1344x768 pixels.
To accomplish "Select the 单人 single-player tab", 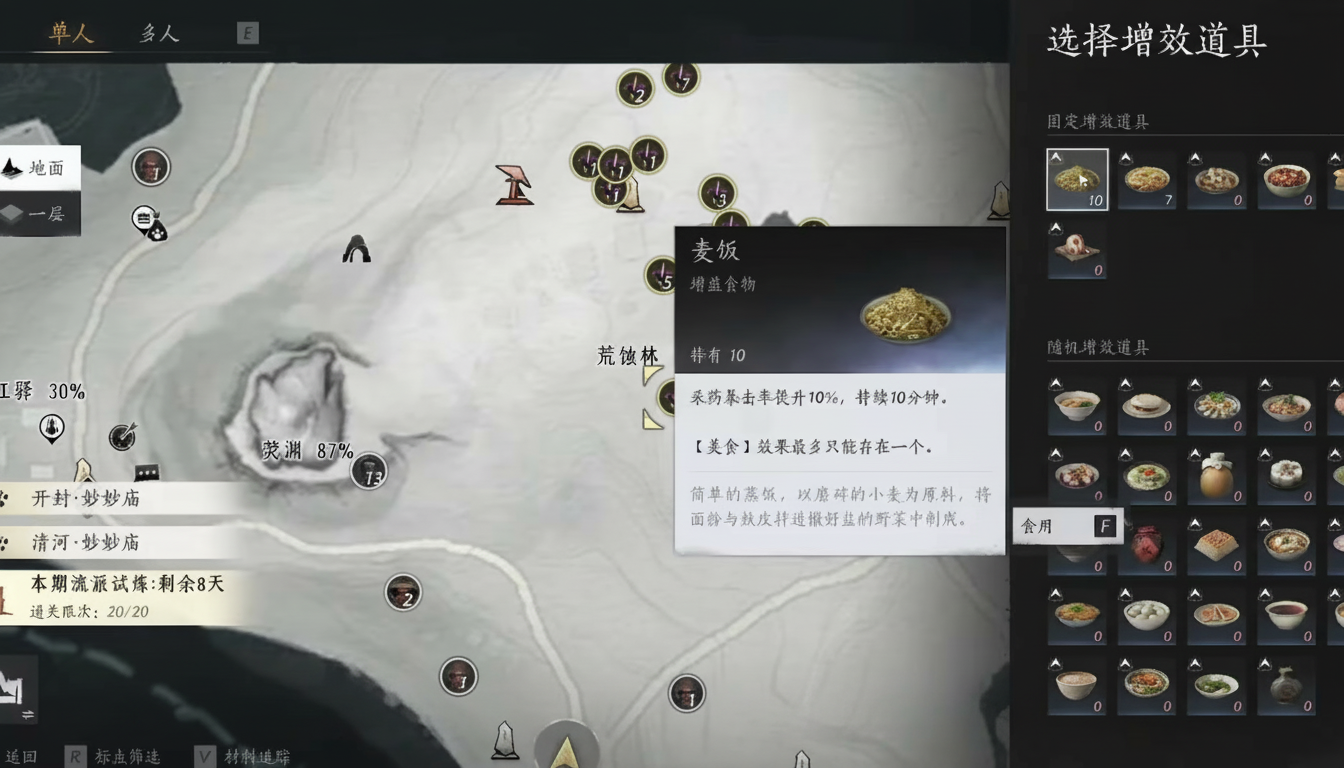I will [x=70, y=32].
